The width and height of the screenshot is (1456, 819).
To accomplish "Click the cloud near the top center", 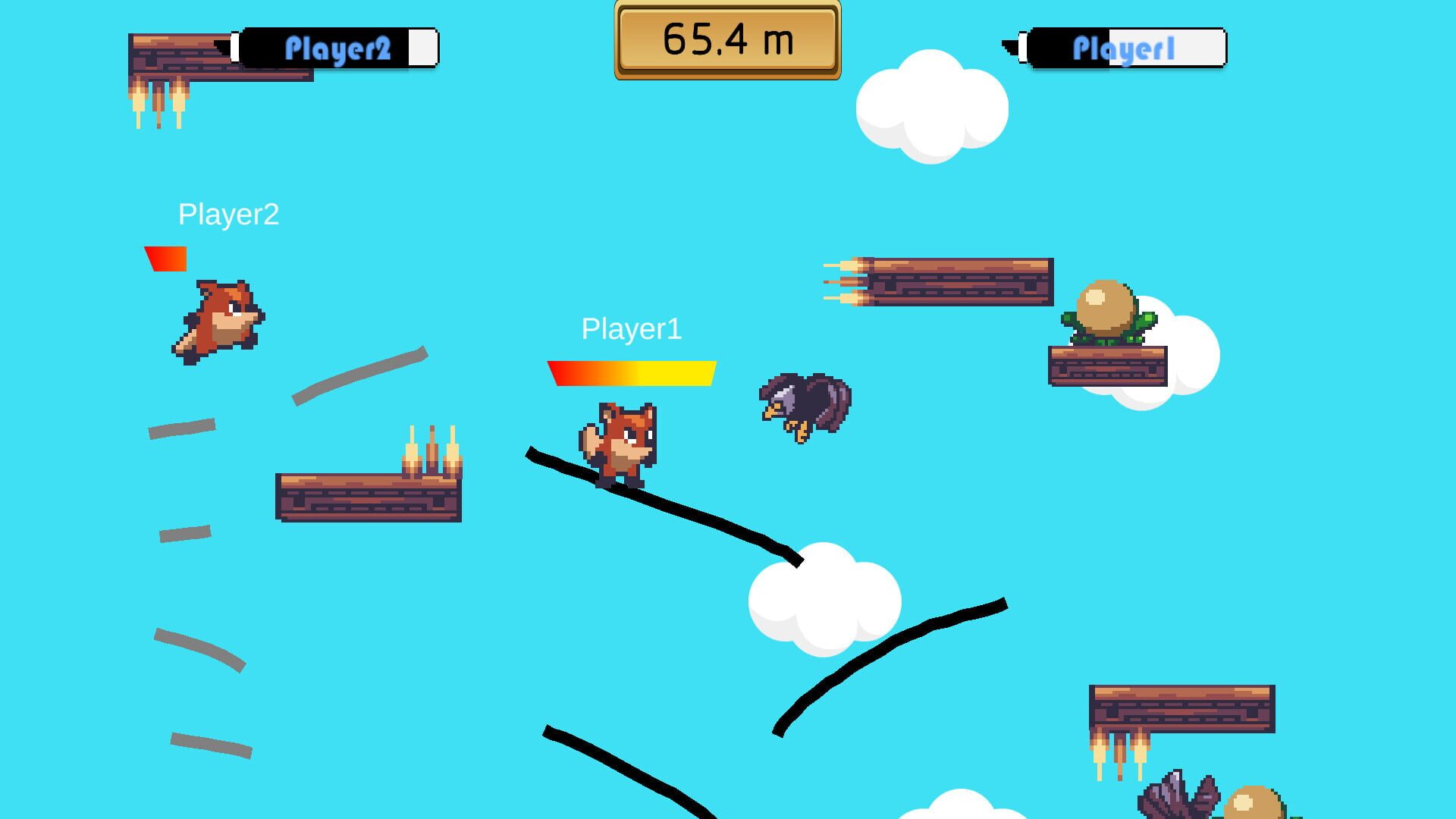I will click(933, 106).
